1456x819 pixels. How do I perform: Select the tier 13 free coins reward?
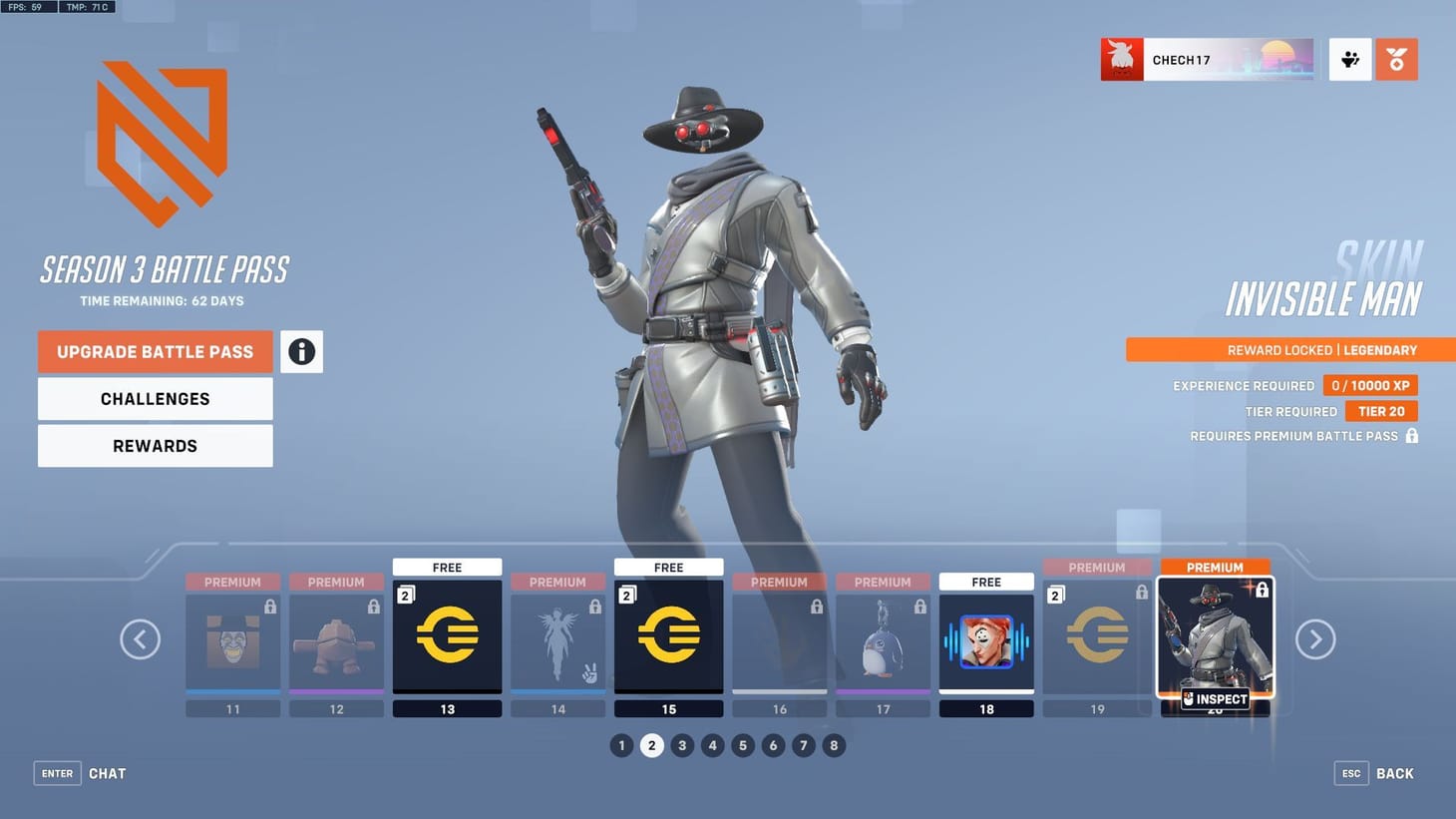pyautogui.click(x=447, y=635)
